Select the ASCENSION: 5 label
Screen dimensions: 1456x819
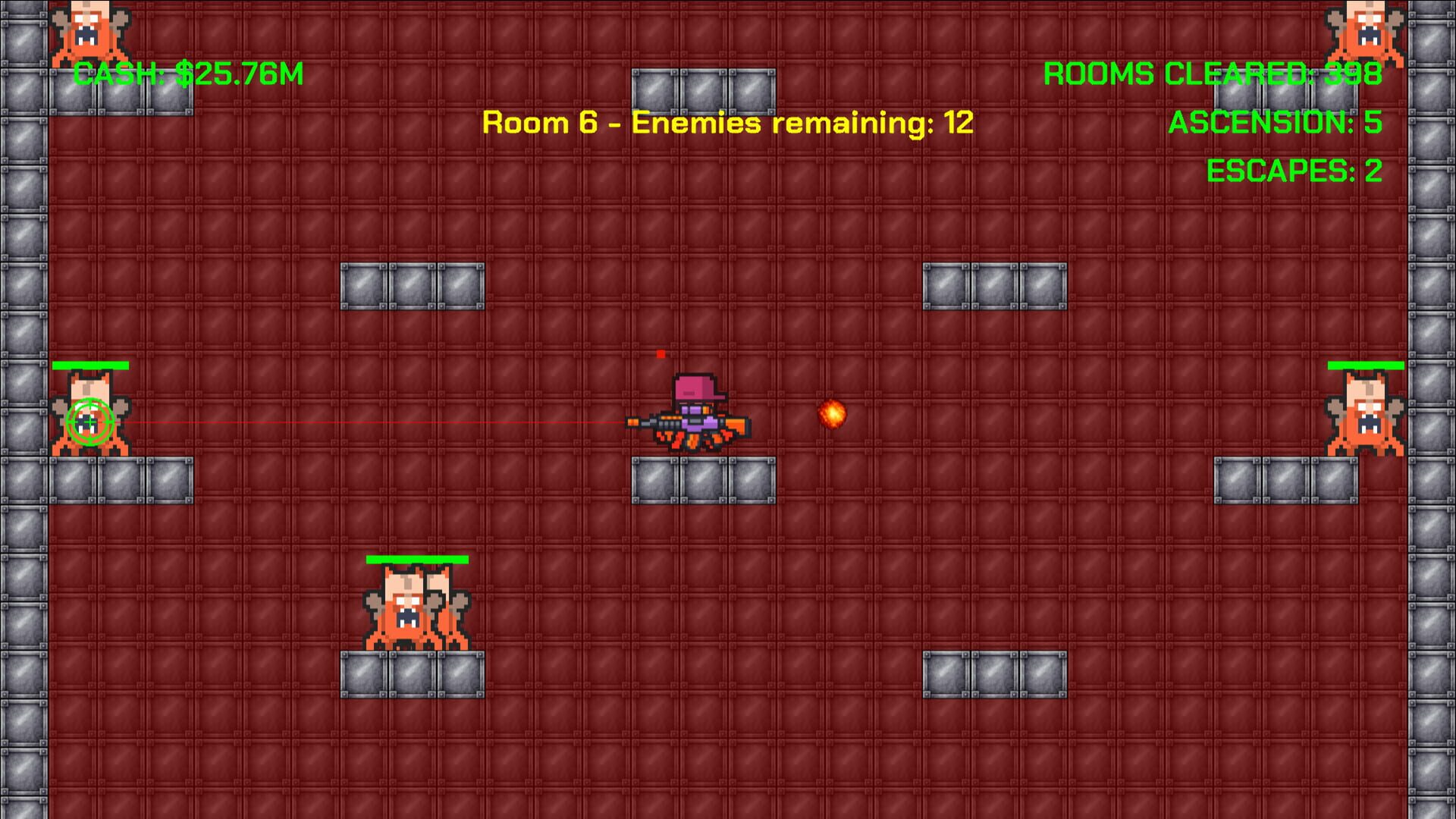click(x=1274, y=124)
